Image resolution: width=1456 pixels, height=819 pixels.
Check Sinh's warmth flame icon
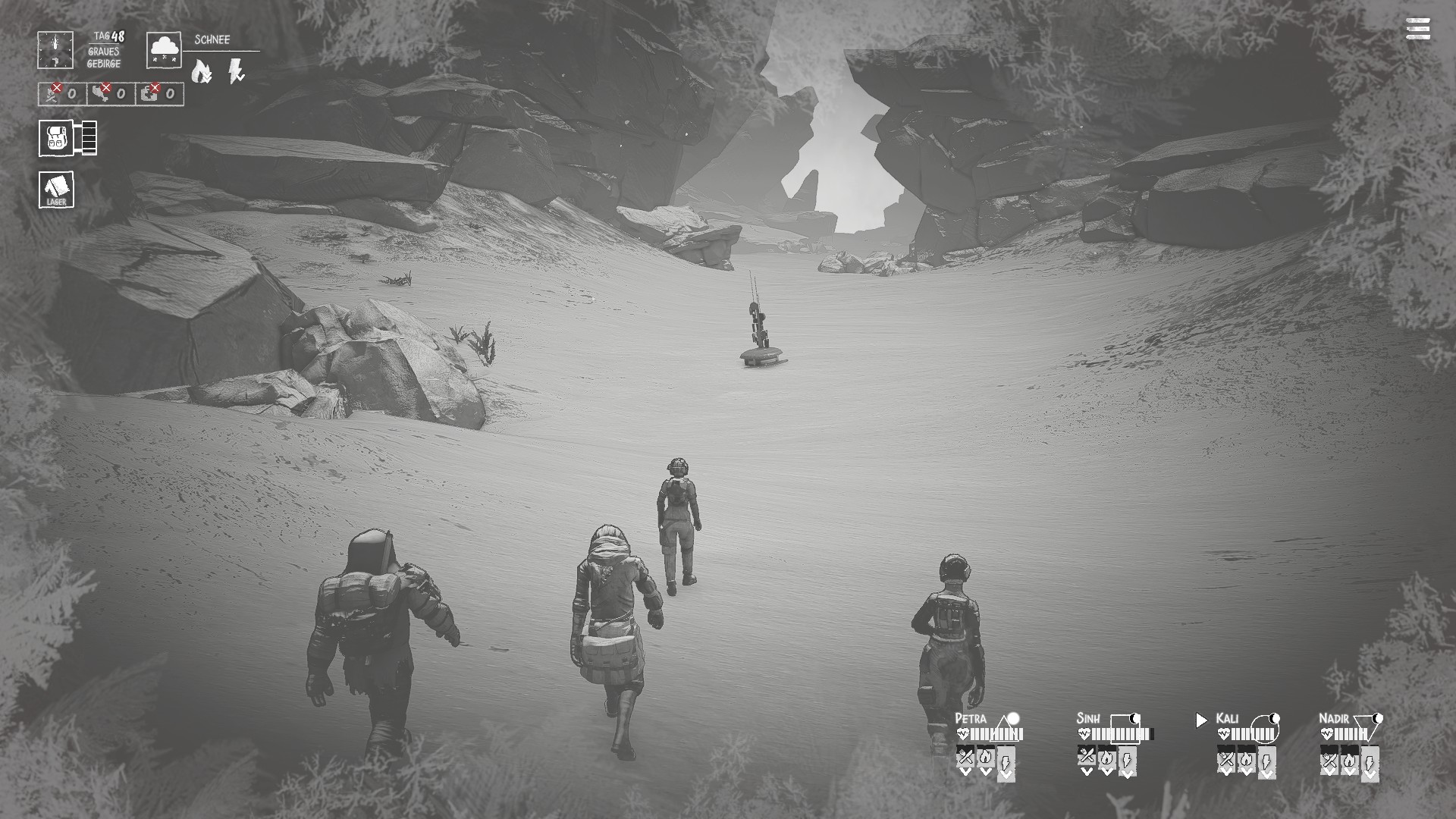point(1106,757)
